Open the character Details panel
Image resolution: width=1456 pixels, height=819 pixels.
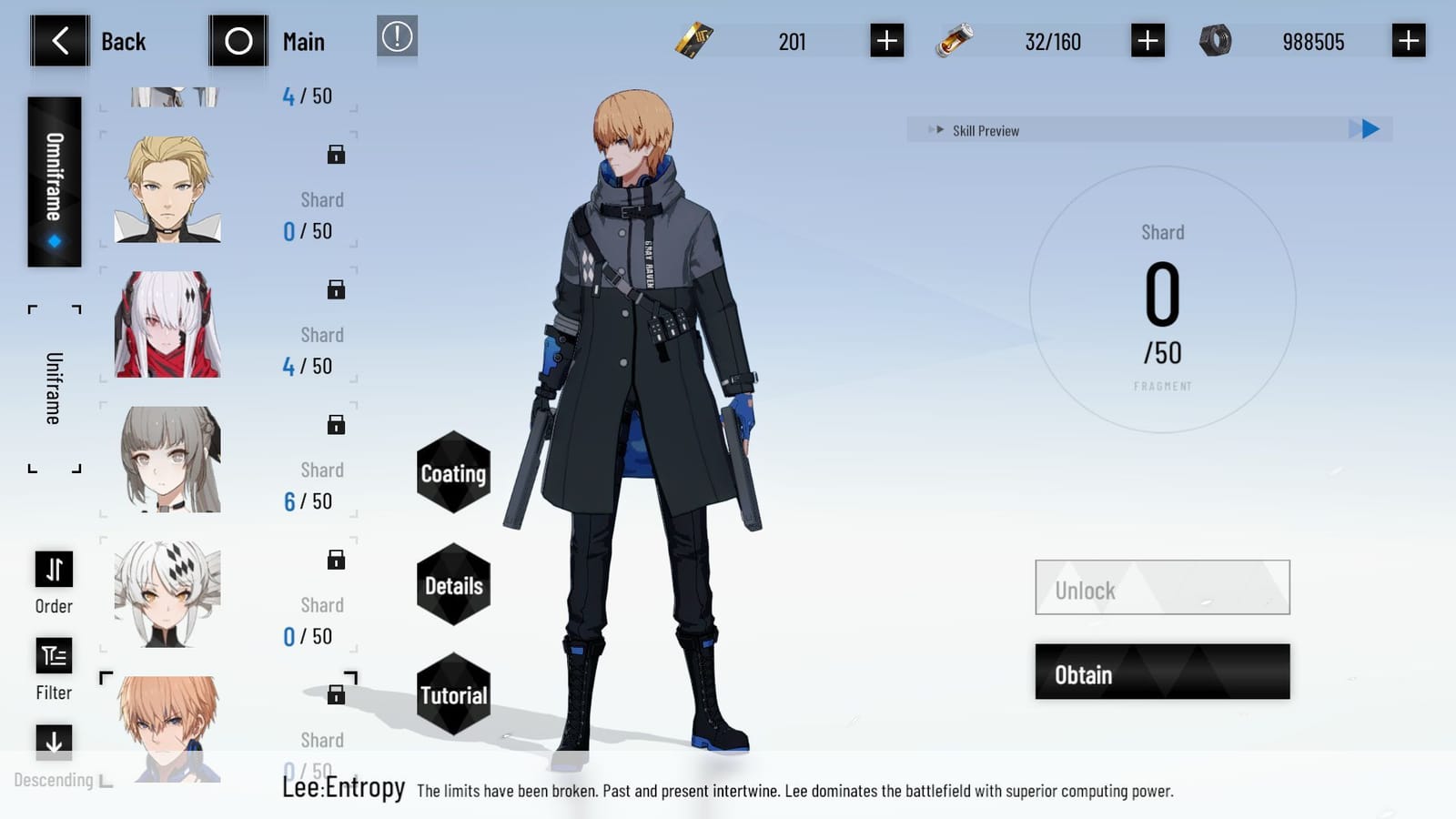tap(453, 585)
